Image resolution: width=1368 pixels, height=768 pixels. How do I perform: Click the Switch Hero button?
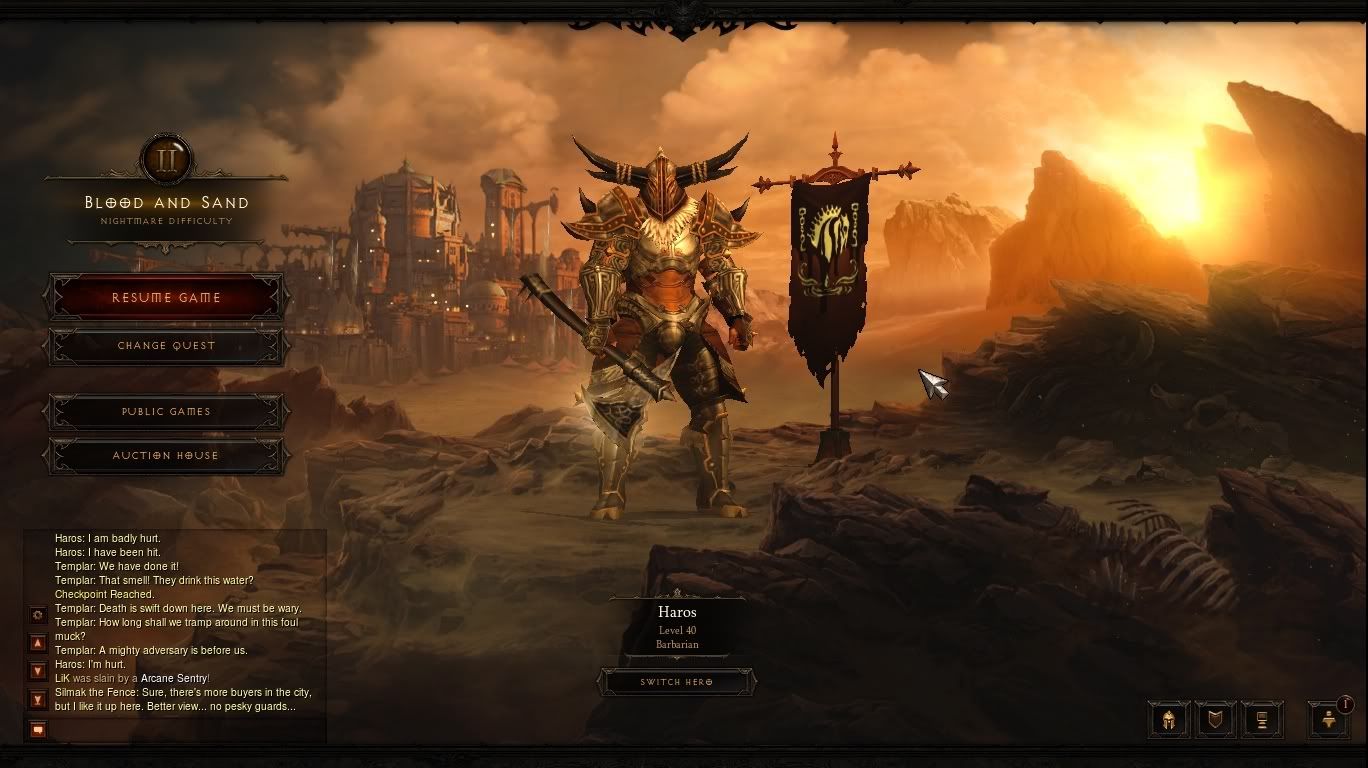[x=676, y=682]
